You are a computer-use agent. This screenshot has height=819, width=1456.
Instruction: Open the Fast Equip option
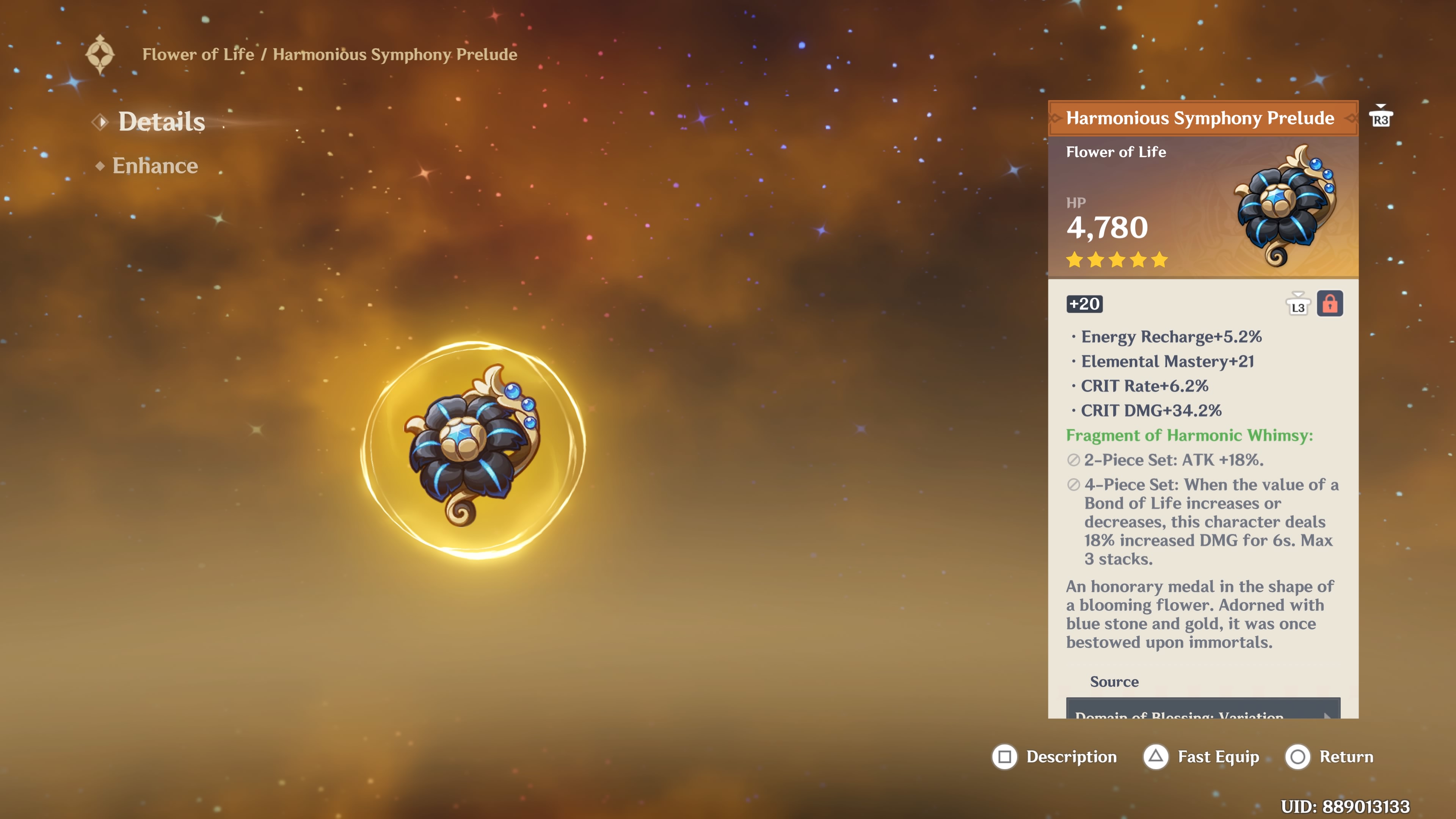[1201, 757]
